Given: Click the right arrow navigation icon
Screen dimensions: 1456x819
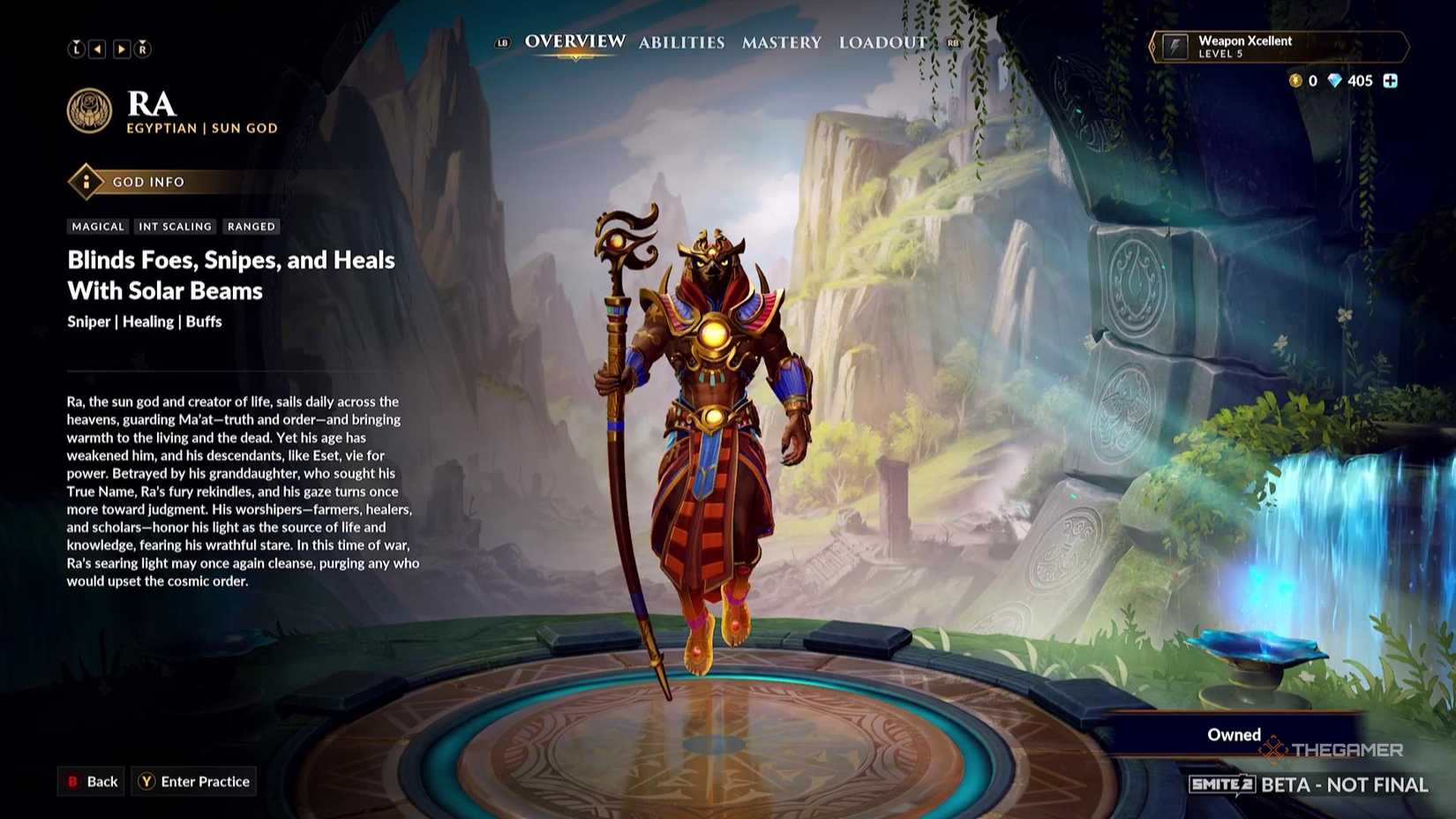Looking at the screenshot, I should click(x=120, y=49).
